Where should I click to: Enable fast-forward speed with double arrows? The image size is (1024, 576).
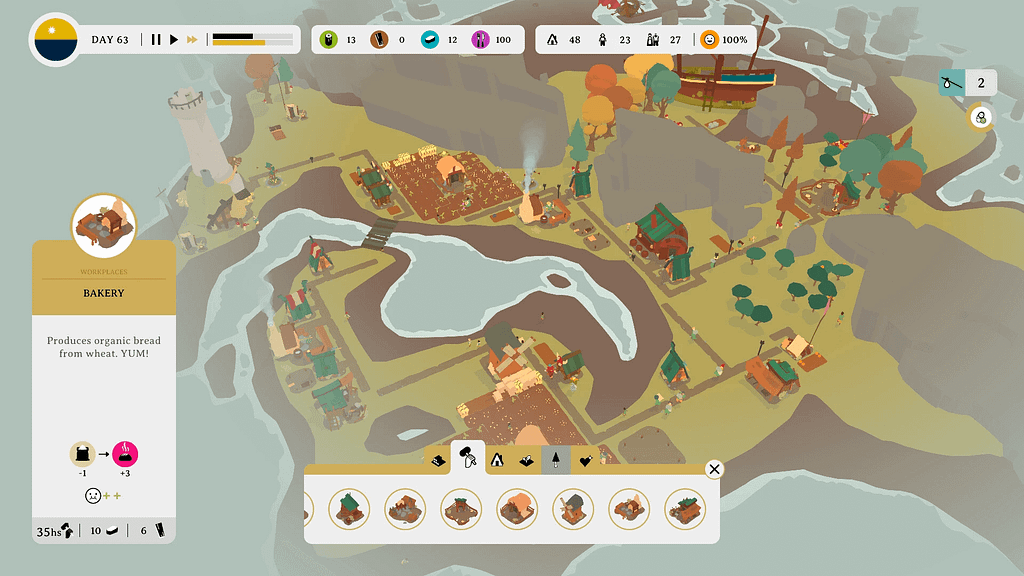192,40
